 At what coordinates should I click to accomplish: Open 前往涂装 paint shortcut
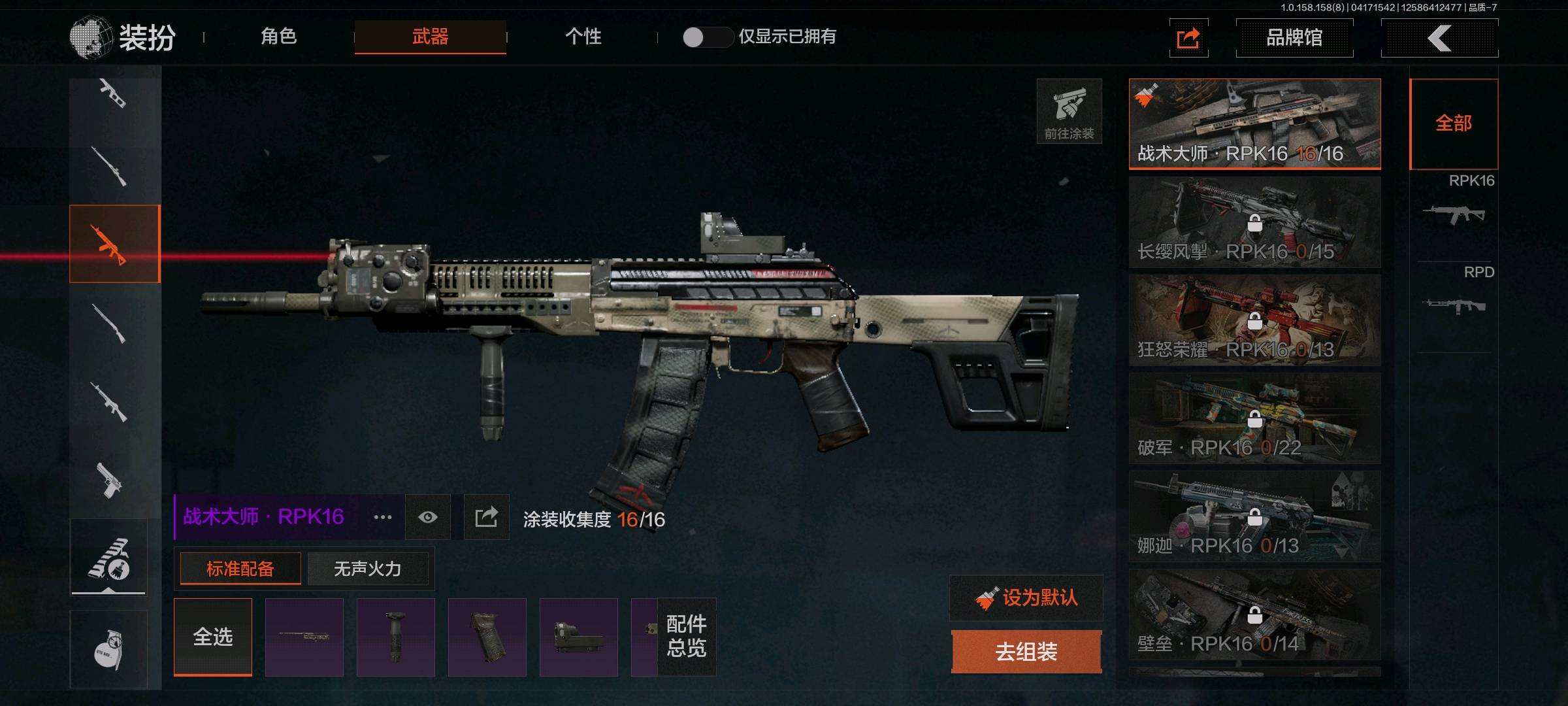(1069, 111)
